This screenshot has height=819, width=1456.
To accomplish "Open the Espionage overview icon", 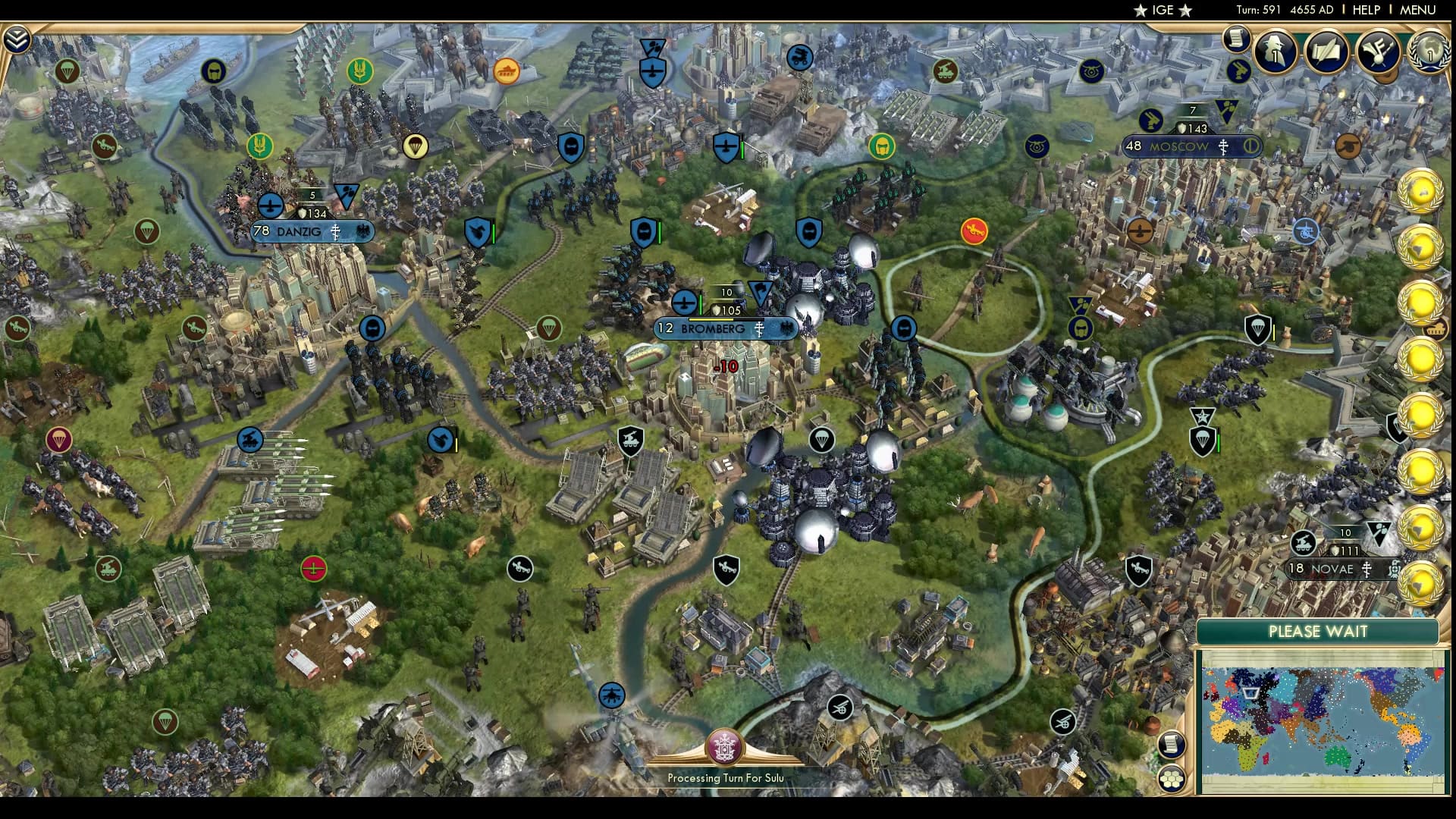I will (x=1275, y=53).
